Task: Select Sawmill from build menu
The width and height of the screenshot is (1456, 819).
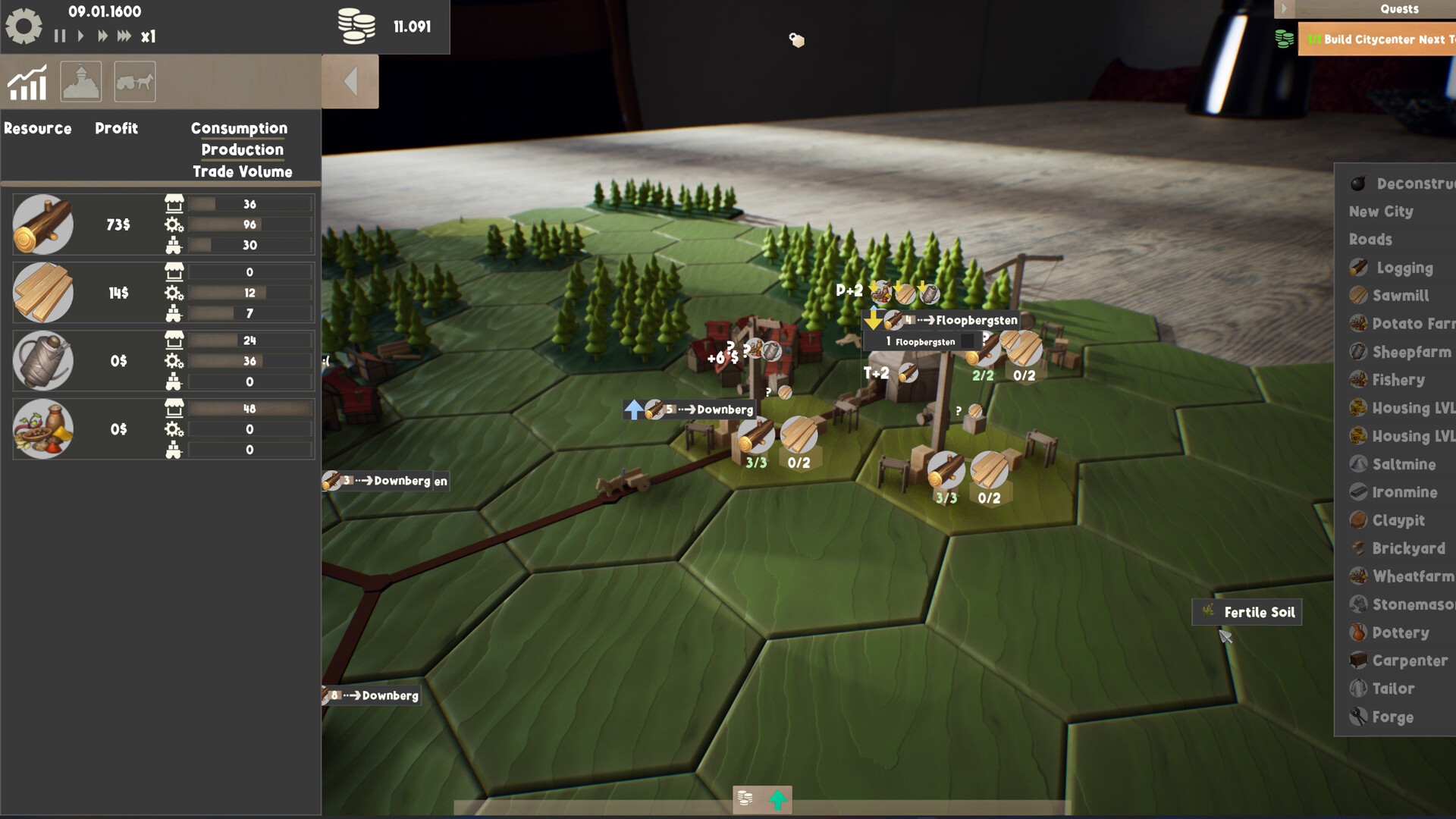Action: [x=1400, y=296]
